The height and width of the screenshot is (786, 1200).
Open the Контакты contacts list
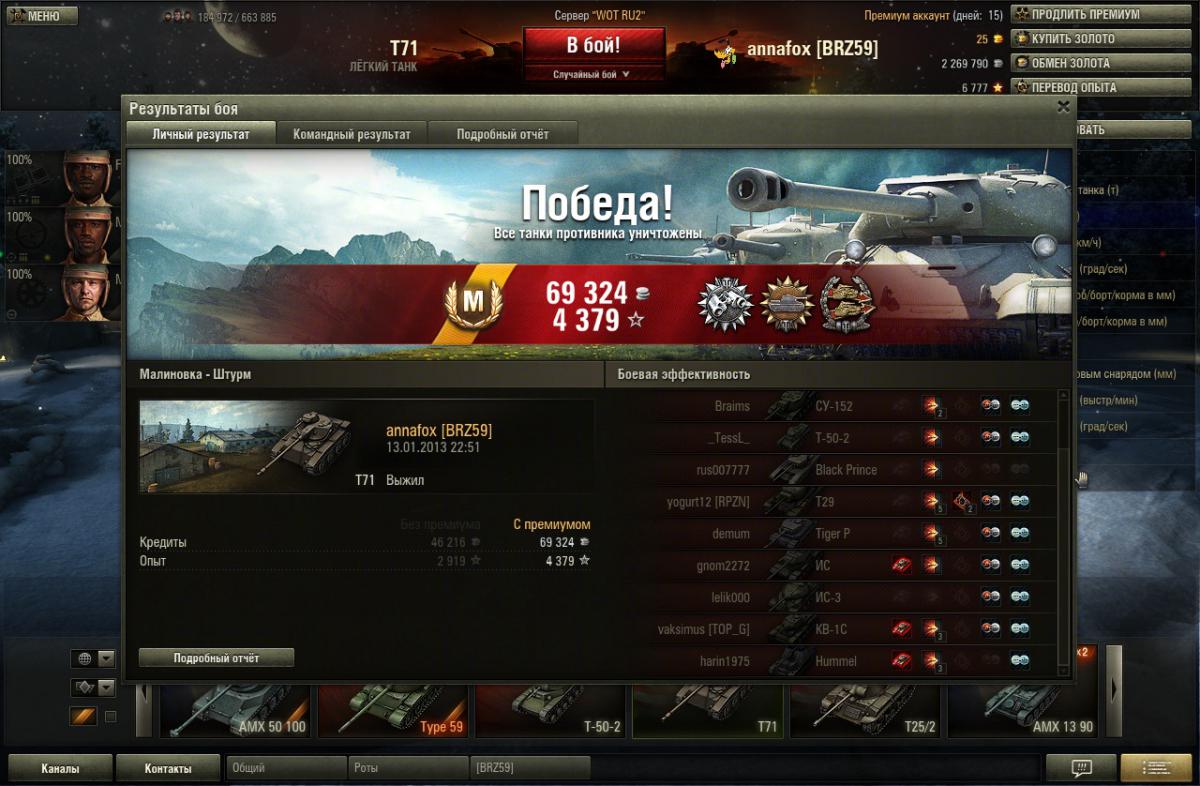168,769
